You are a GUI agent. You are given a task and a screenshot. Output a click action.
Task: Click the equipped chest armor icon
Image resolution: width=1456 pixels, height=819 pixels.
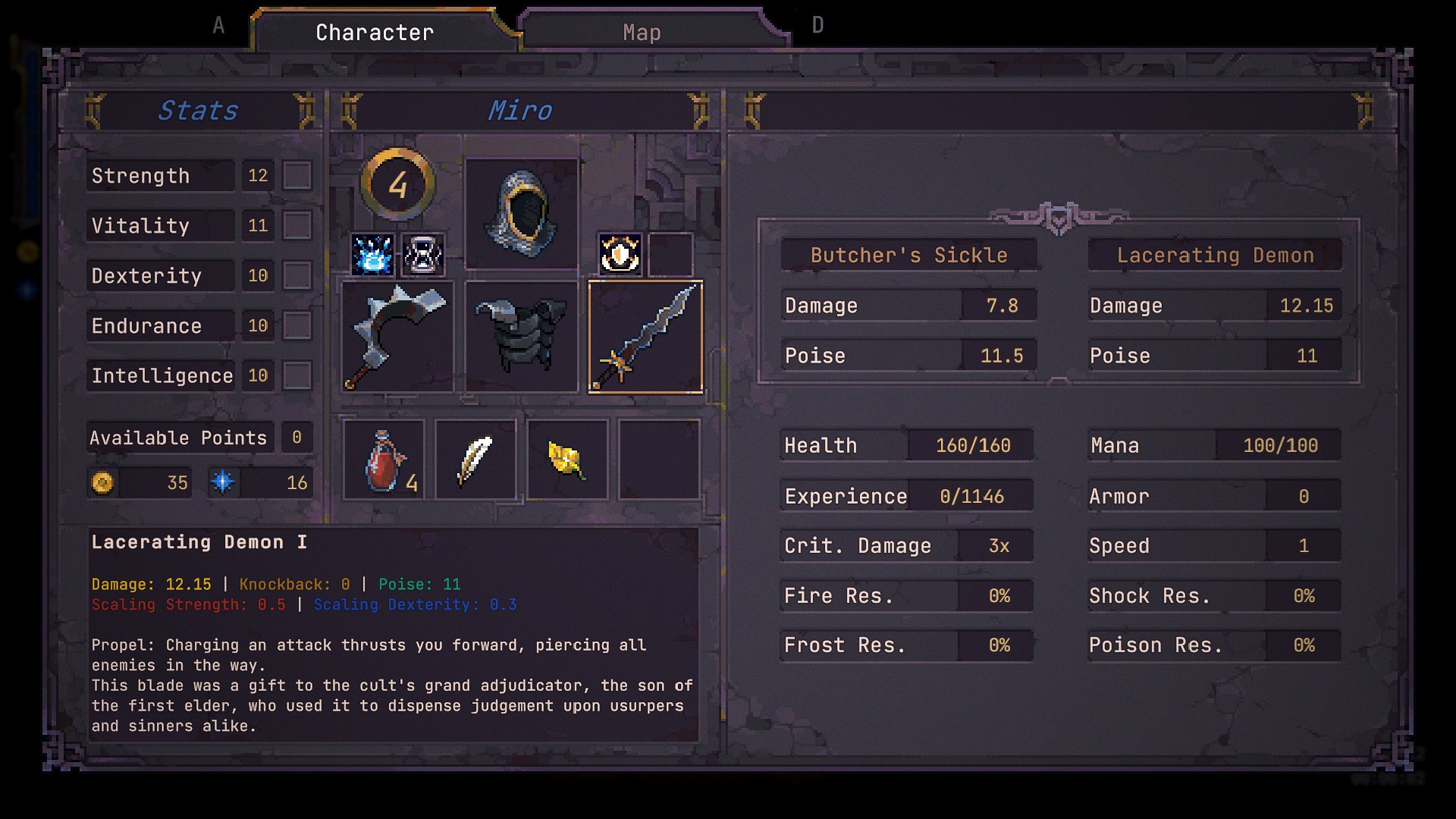click(521, 336)
